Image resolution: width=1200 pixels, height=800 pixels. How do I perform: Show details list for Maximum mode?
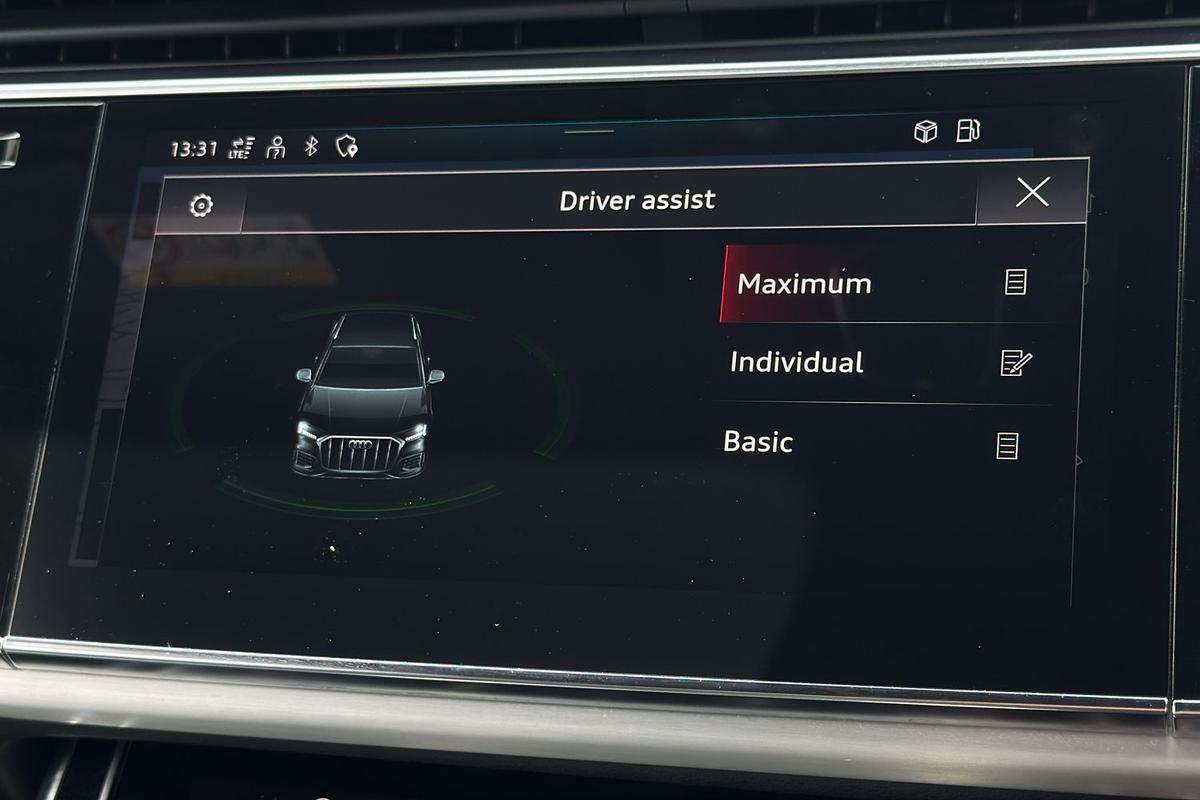(x=1015, y=283)
